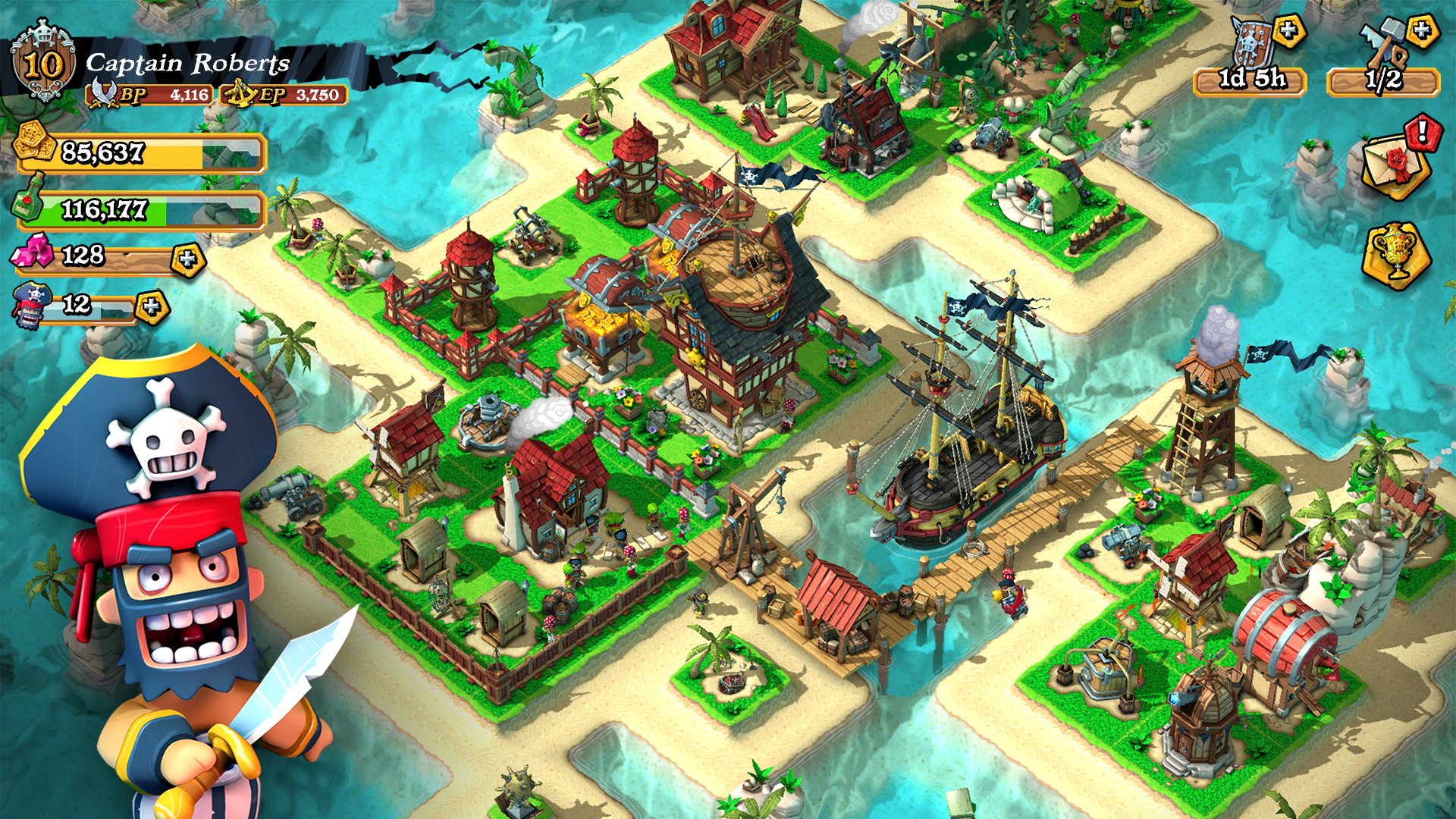This screenshot has width=1456, height=819.
Task: Open the shield status showing 1d 5h
Action: 1250,78
